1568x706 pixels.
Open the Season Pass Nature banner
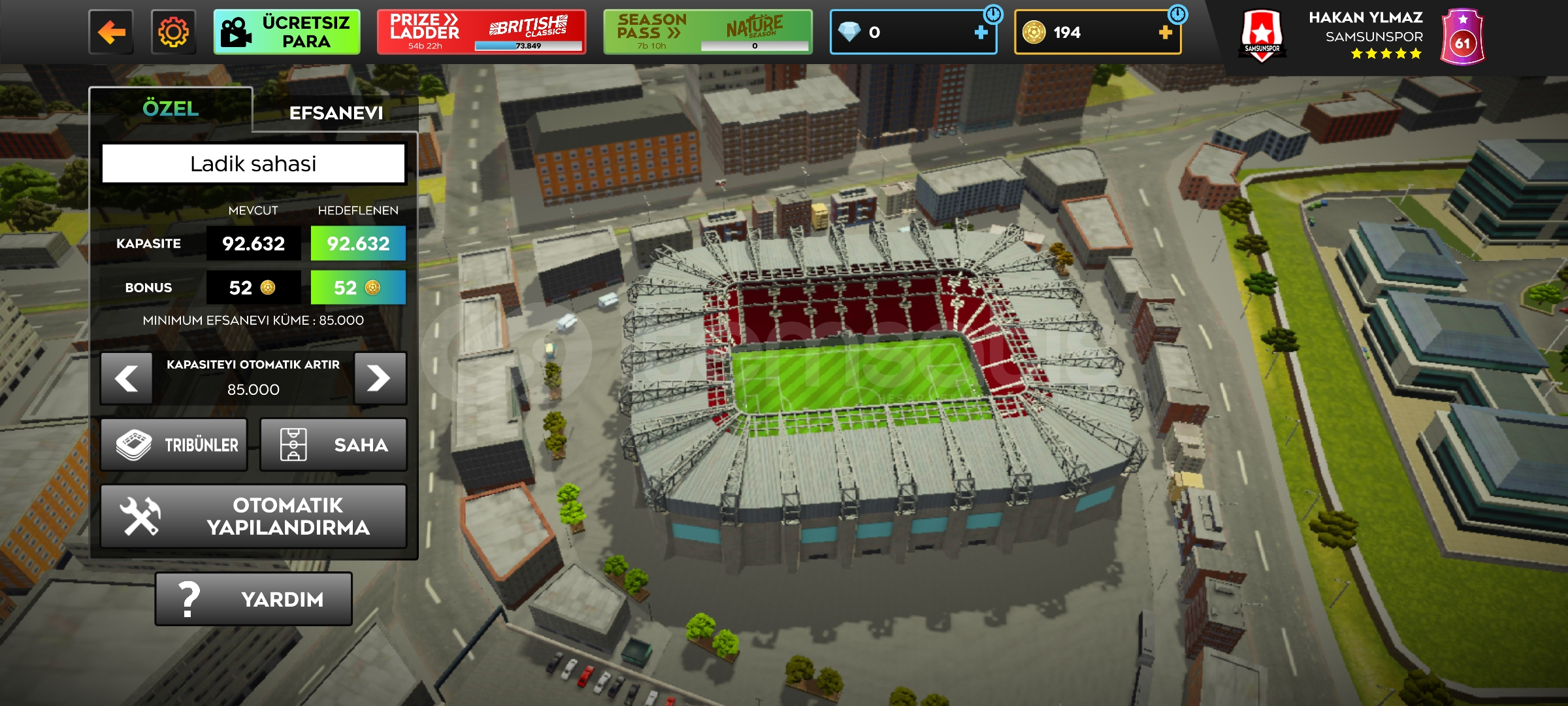pos(708,32)
